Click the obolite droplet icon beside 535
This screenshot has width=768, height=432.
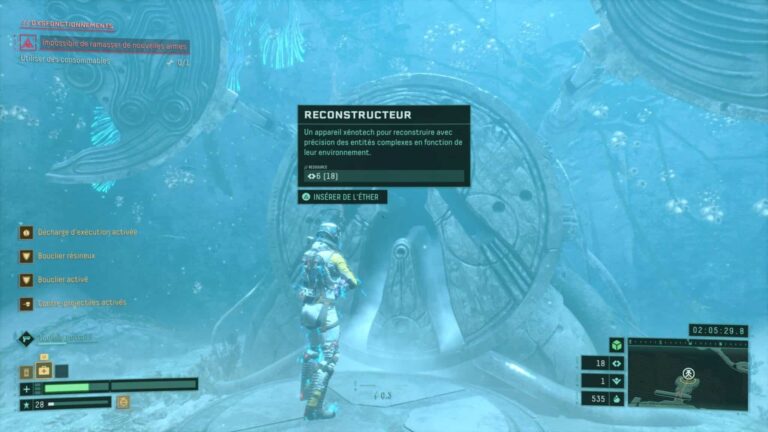(617, 399)
